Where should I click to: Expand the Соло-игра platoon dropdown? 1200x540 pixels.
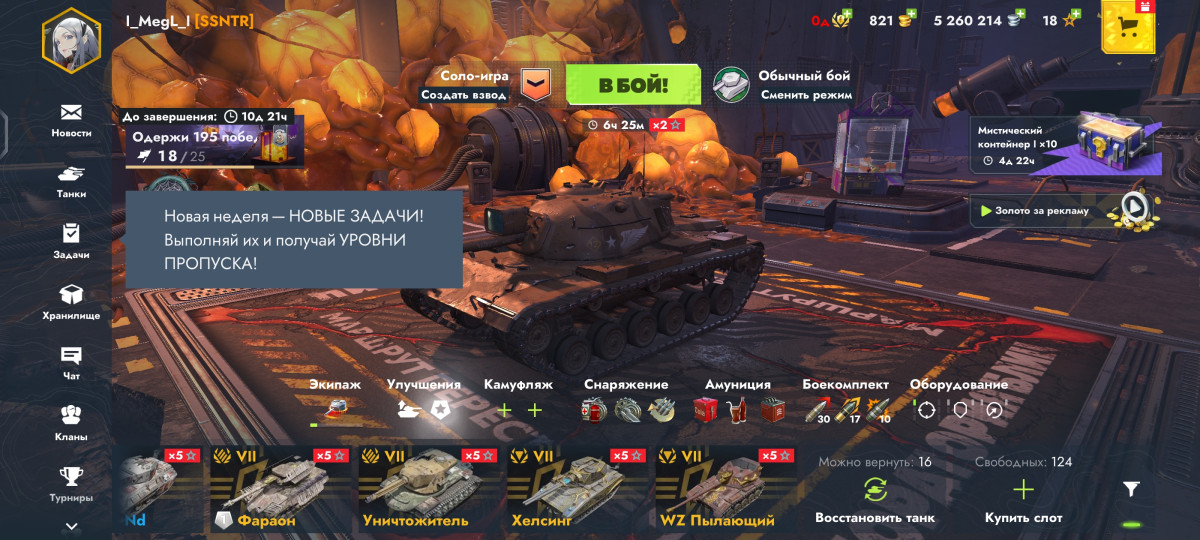[536, 85]
